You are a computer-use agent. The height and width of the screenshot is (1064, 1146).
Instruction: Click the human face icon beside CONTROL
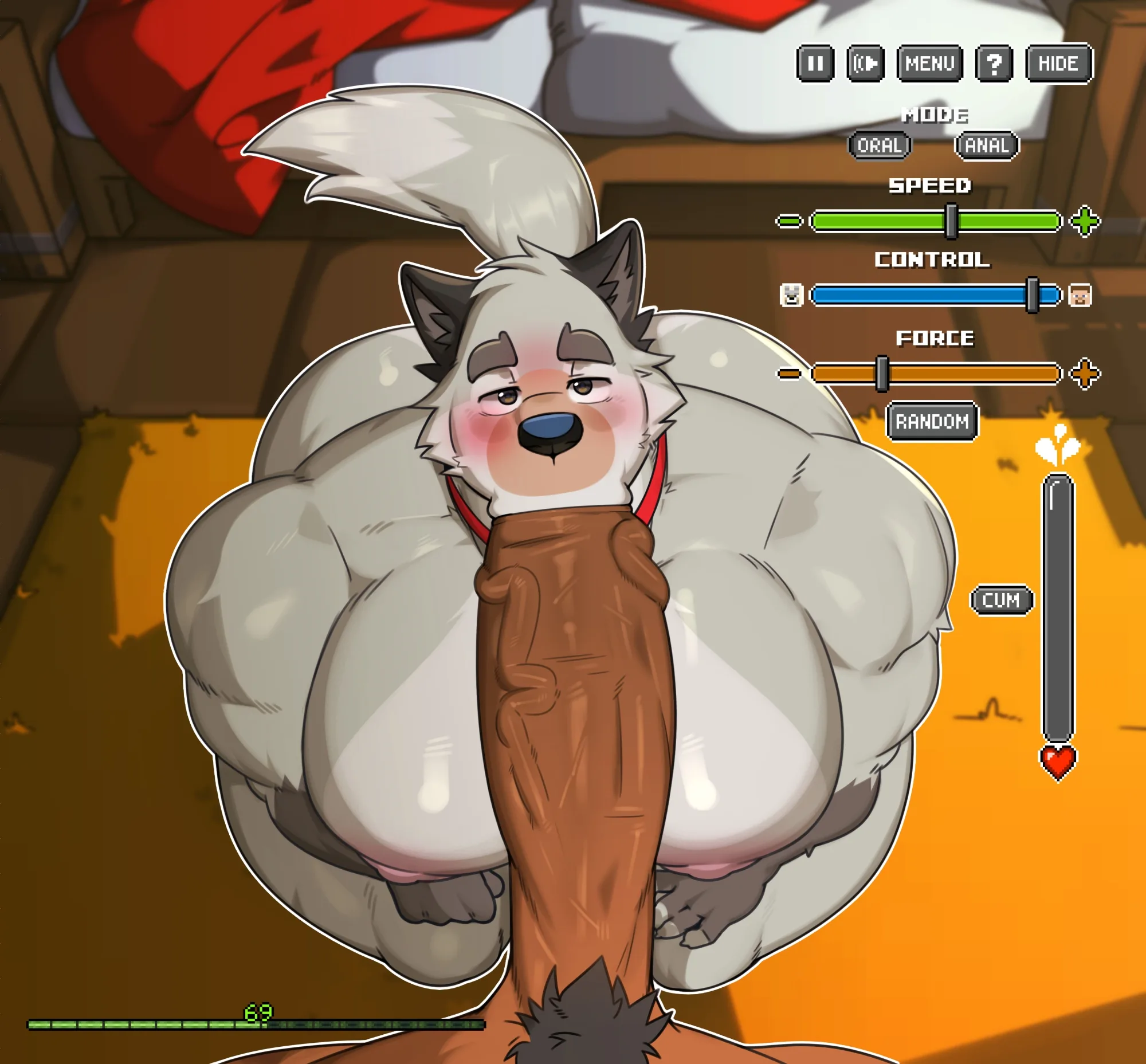1080,295
